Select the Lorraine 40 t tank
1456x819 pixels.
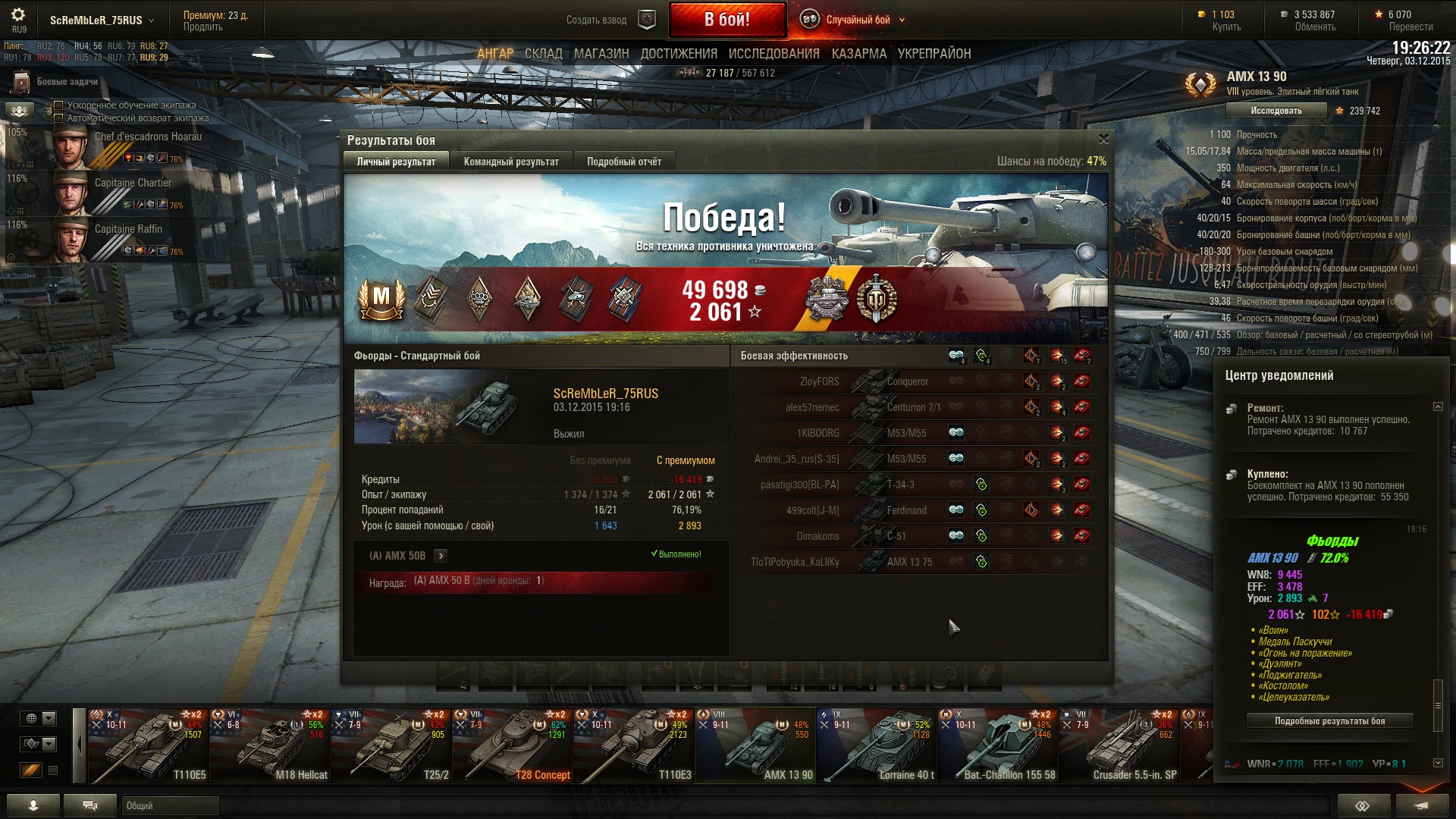click(876, 747)
